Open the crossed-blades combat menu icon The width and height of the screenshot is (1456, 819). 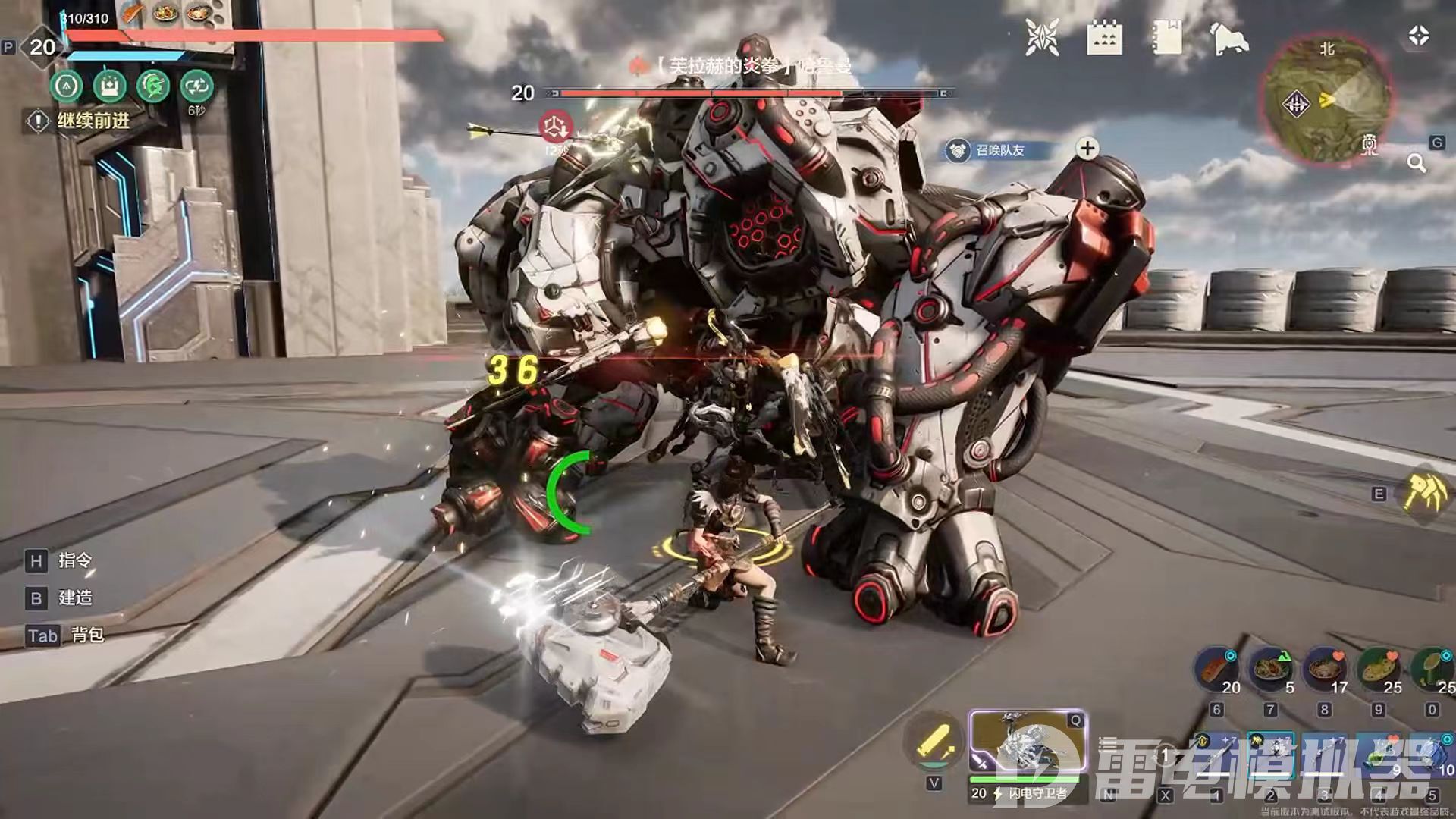[x=1042, y=37]
